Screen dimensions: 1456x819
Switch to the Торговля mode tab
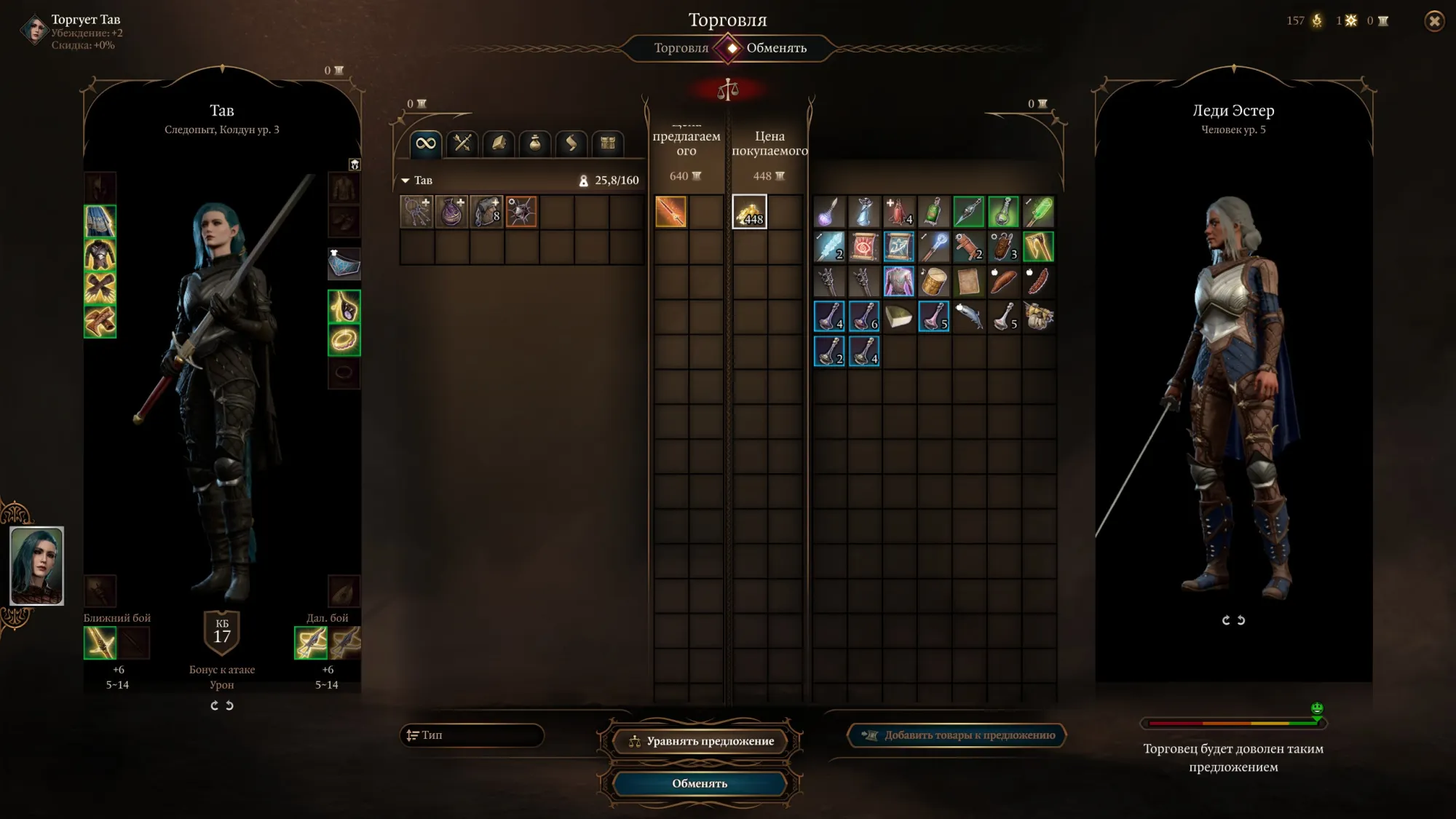(x=681, y=48)
